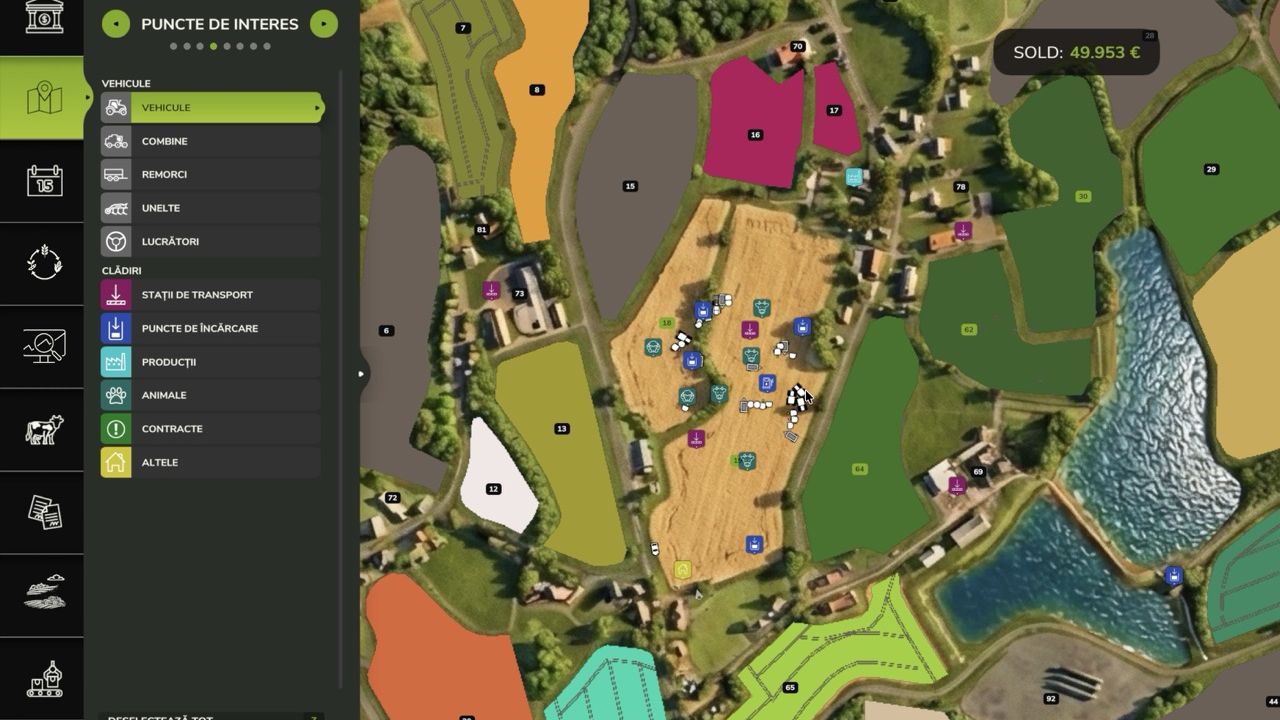Click the left arrow beside the panel title
This screenshot has height=720, width=1280.
[116, 23]
